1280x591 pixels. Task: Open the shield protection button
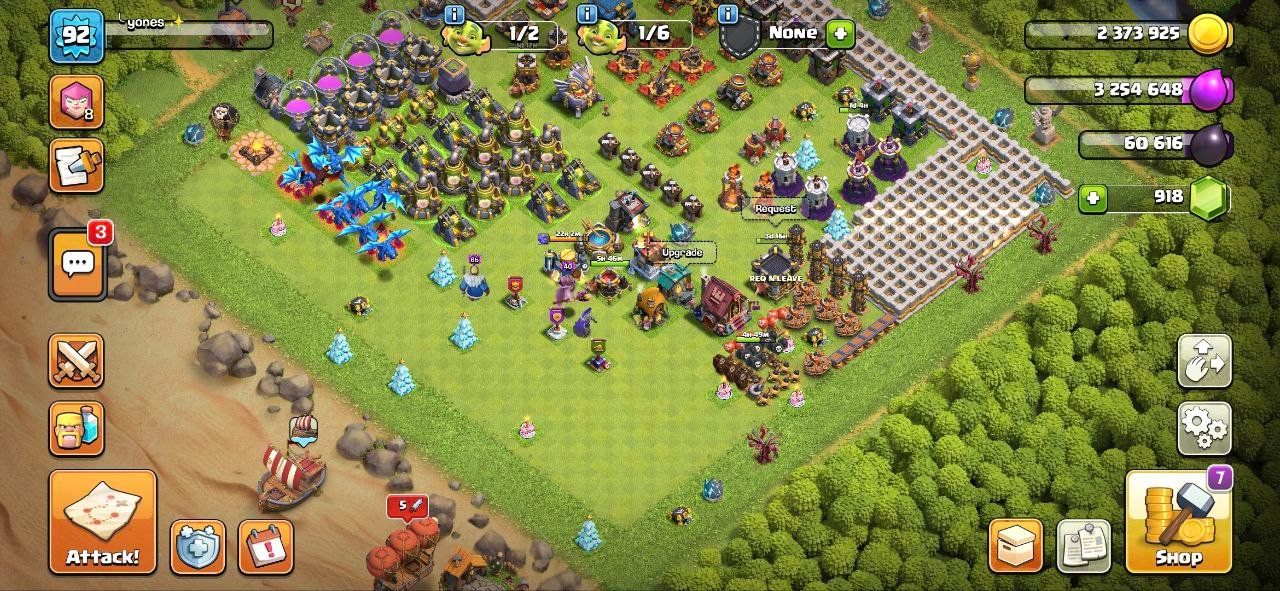[x=197, y=546]
